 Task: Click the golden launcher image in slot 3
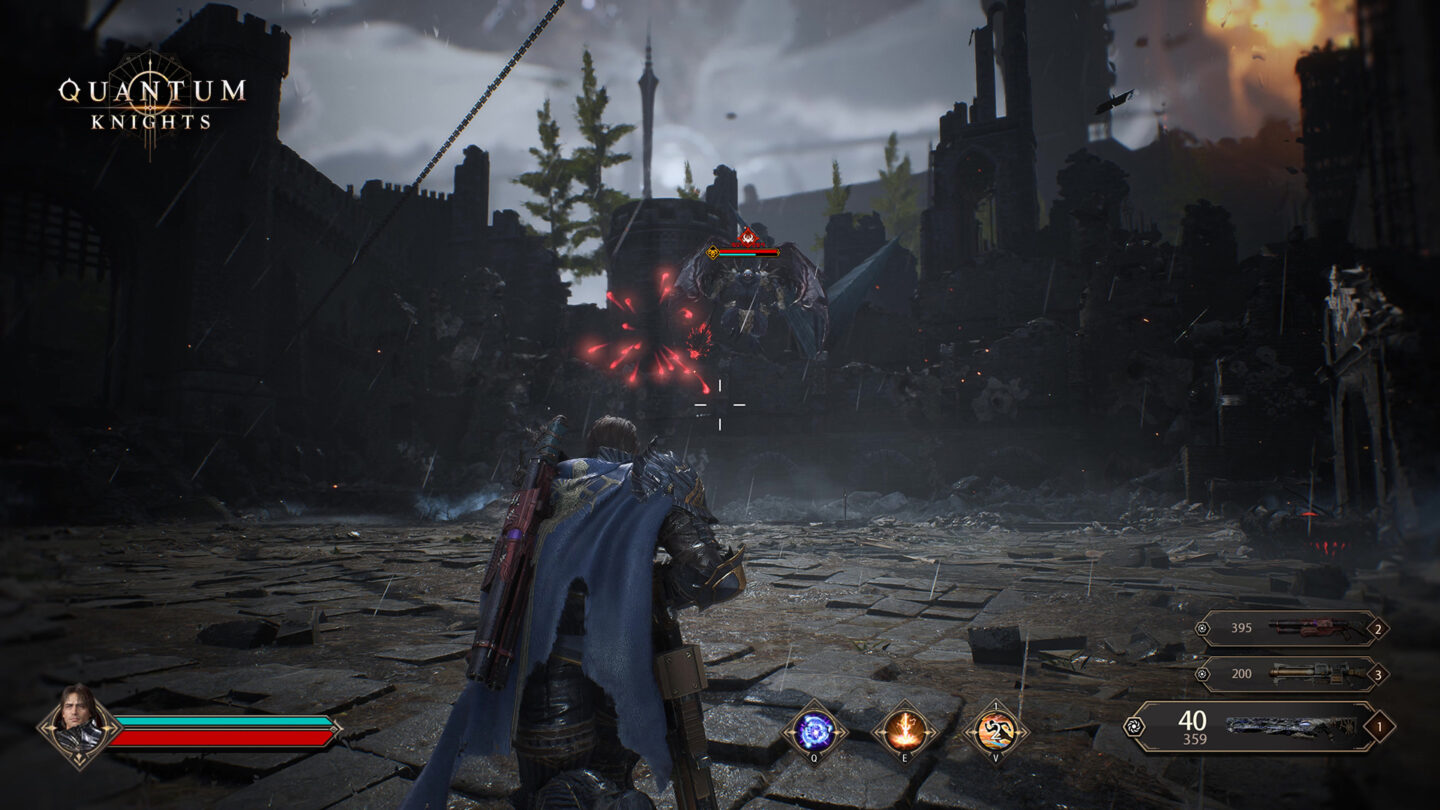pyautogui.click(x=1313, y=675)
